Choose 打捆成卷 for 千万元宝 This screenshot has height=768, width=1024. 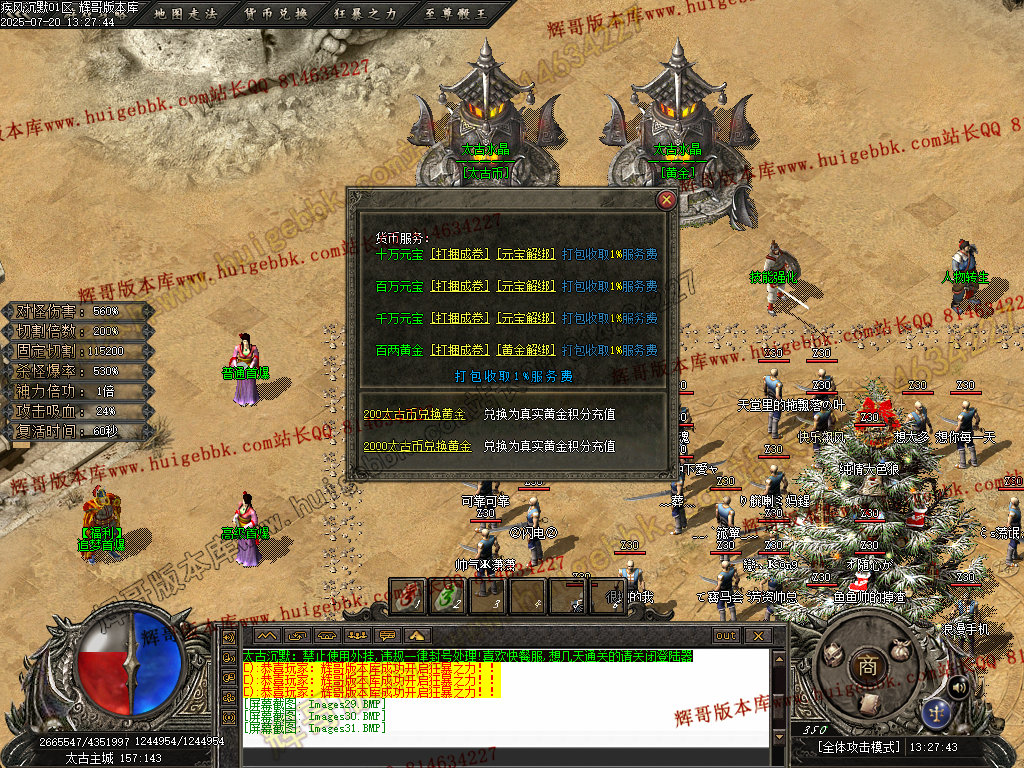click(460, 318)
